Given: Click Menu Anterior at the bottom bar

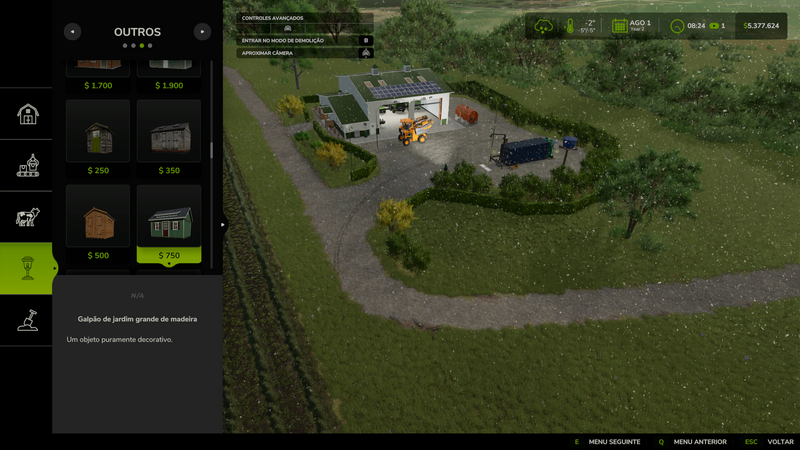Looking at the screenshot, I should point(699,442).
